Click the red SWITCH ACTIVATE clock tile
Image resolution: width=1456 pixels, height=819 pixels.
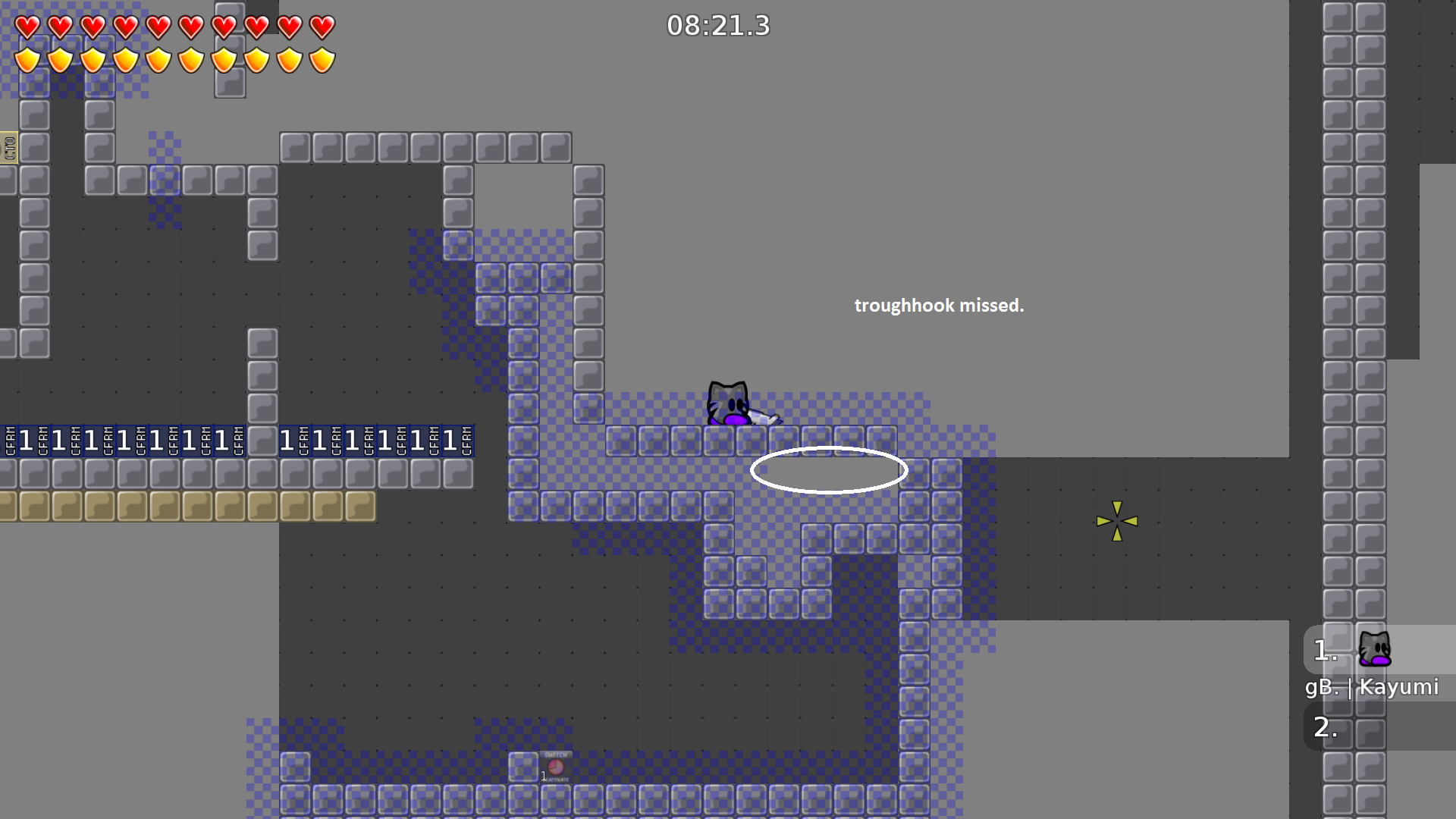click(x=556, y=766)
